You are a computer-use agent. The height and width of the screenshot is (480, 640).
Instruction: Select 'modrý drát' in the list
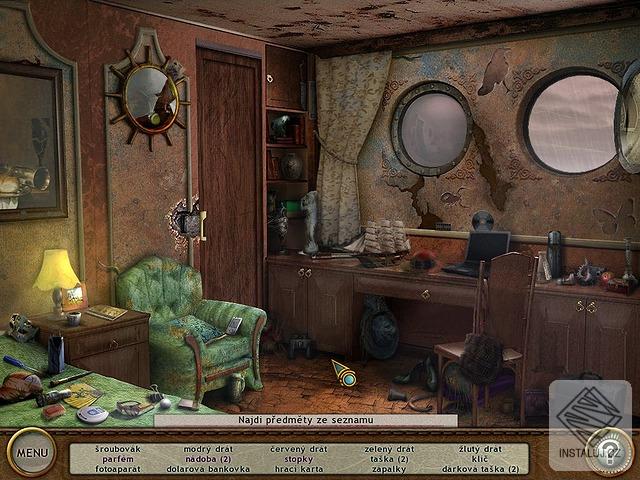[208, 449]
